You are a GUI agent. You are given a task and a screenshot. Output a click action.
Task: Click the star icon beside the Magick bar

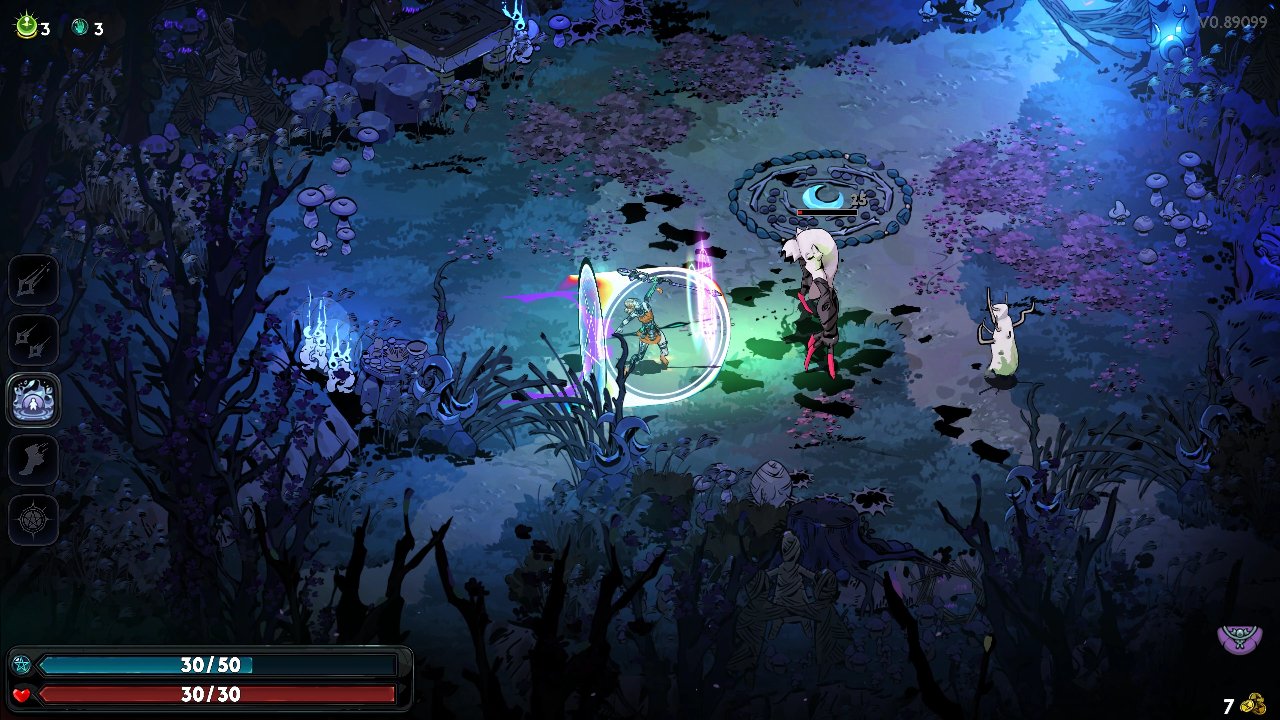pos(22,663)
